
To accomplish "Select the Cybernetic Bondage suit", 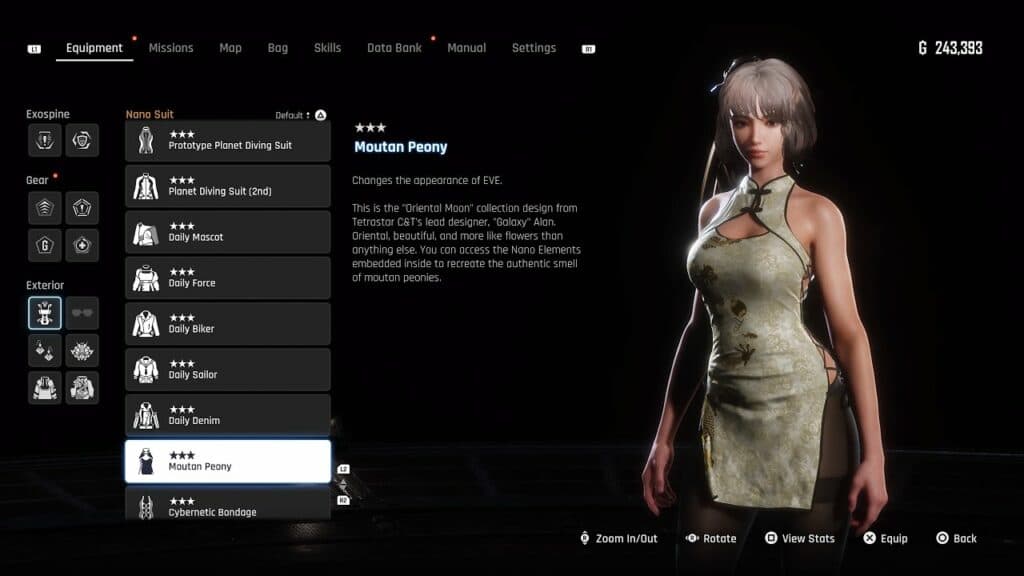I will 228,505.
